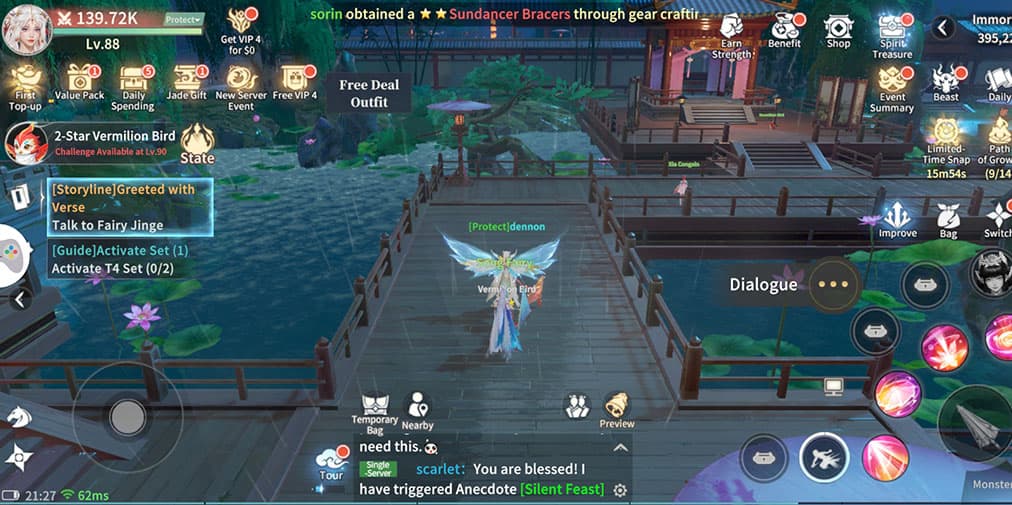The height and width of the screenshot is (505, 1012).
Task: Open the Tour cloud icon
Action: click(330, 462)
